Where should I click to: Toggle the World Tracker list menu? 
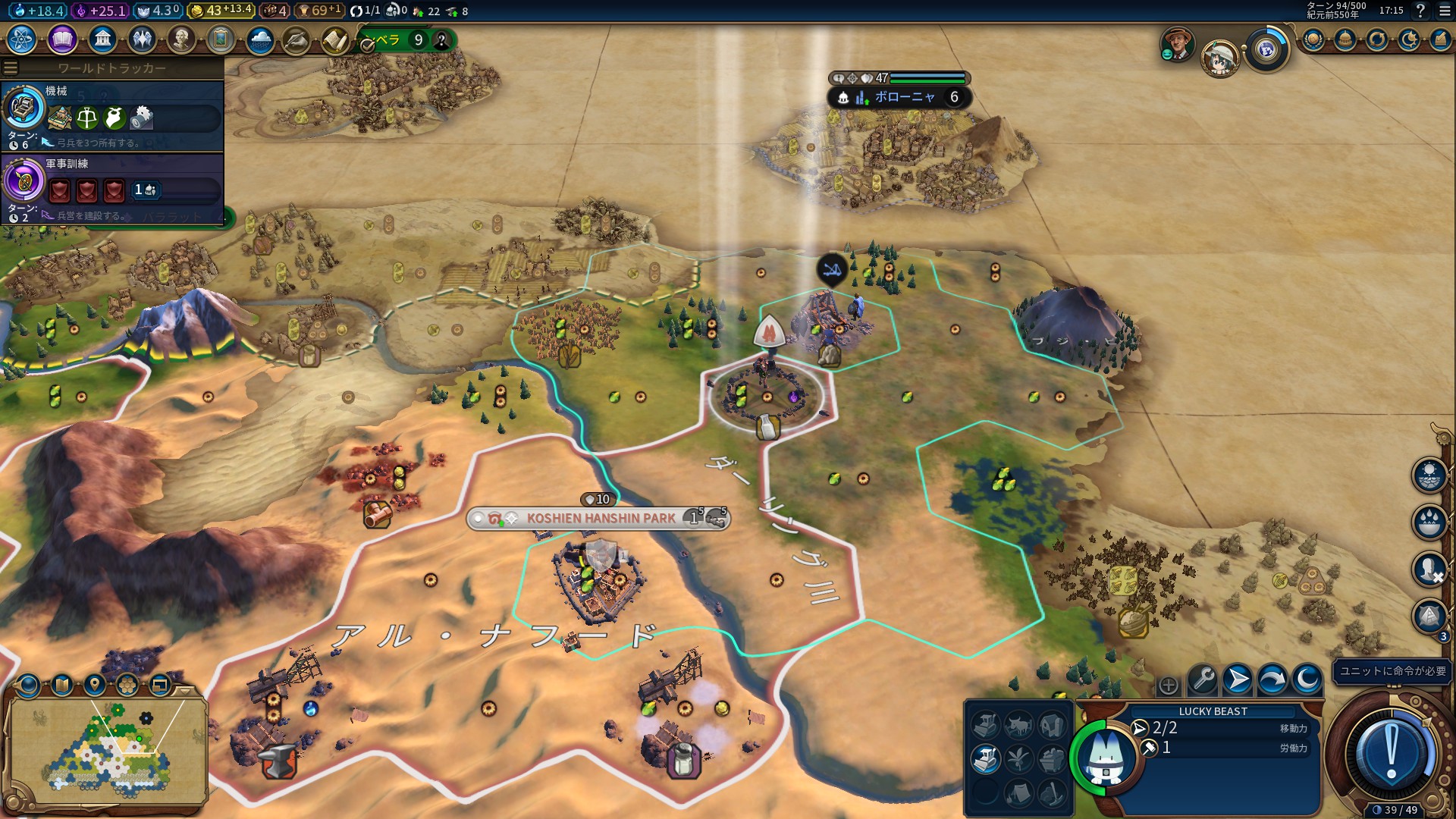(11, 68)
